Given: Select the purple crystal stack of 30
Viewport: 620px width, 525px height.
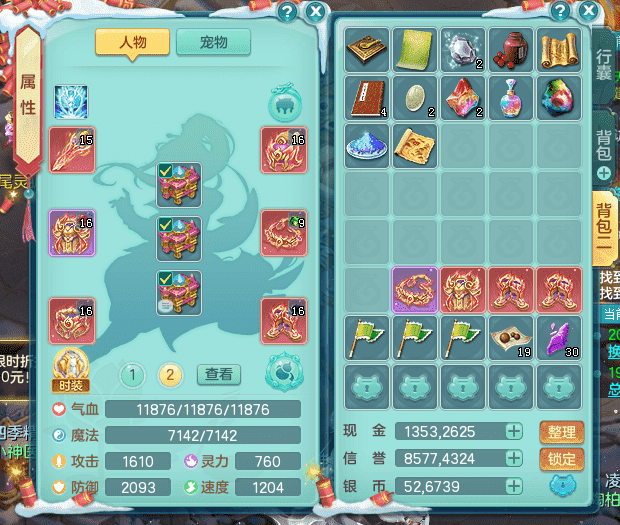Looking at the screenshot, I should tap(560, 338).
